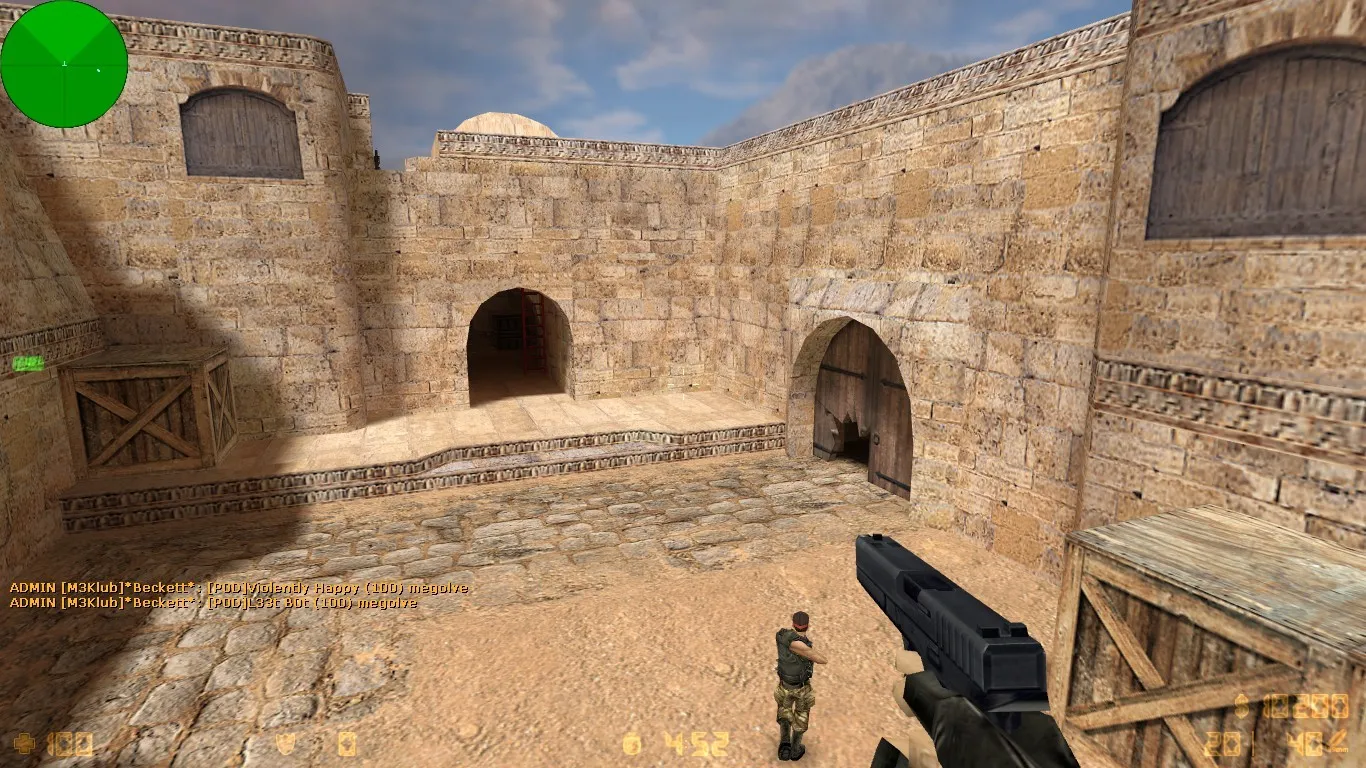Click the dollar sign money icon
This screenshot has width=1366, height=768.
tap(1240, 707)
